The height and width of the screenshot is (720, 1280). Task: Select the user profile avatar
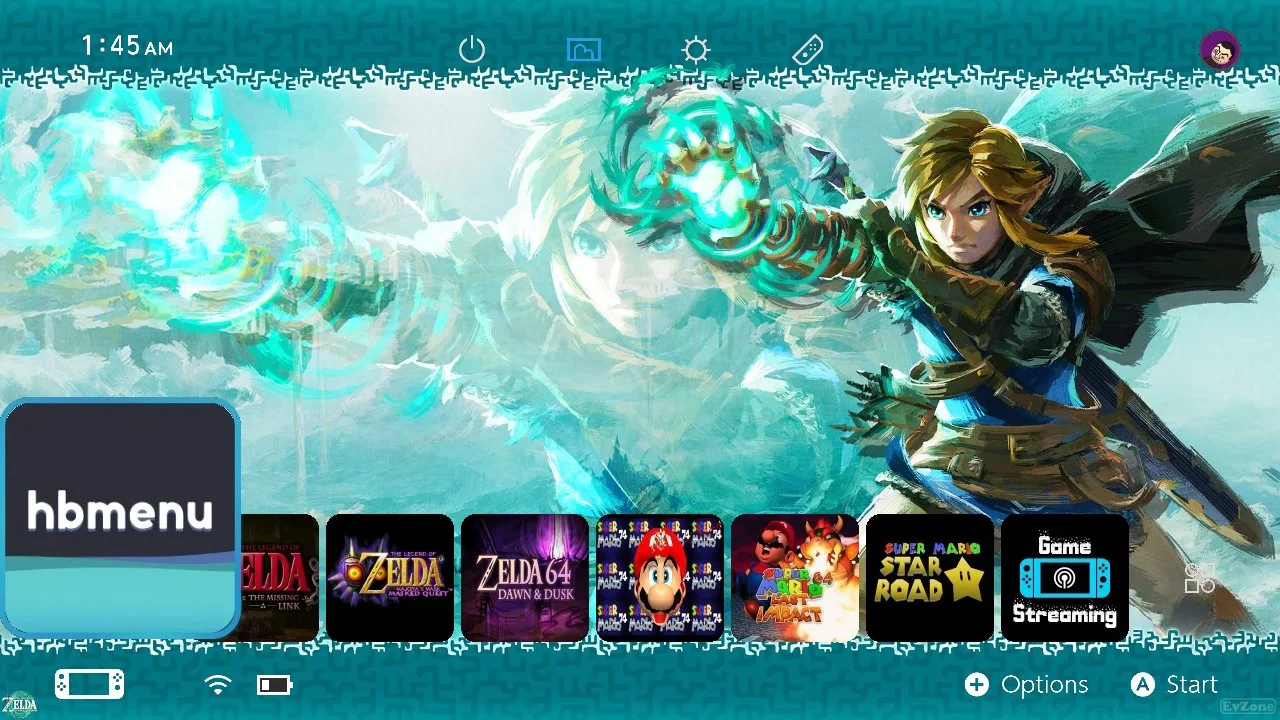[x=1221, y=49]
